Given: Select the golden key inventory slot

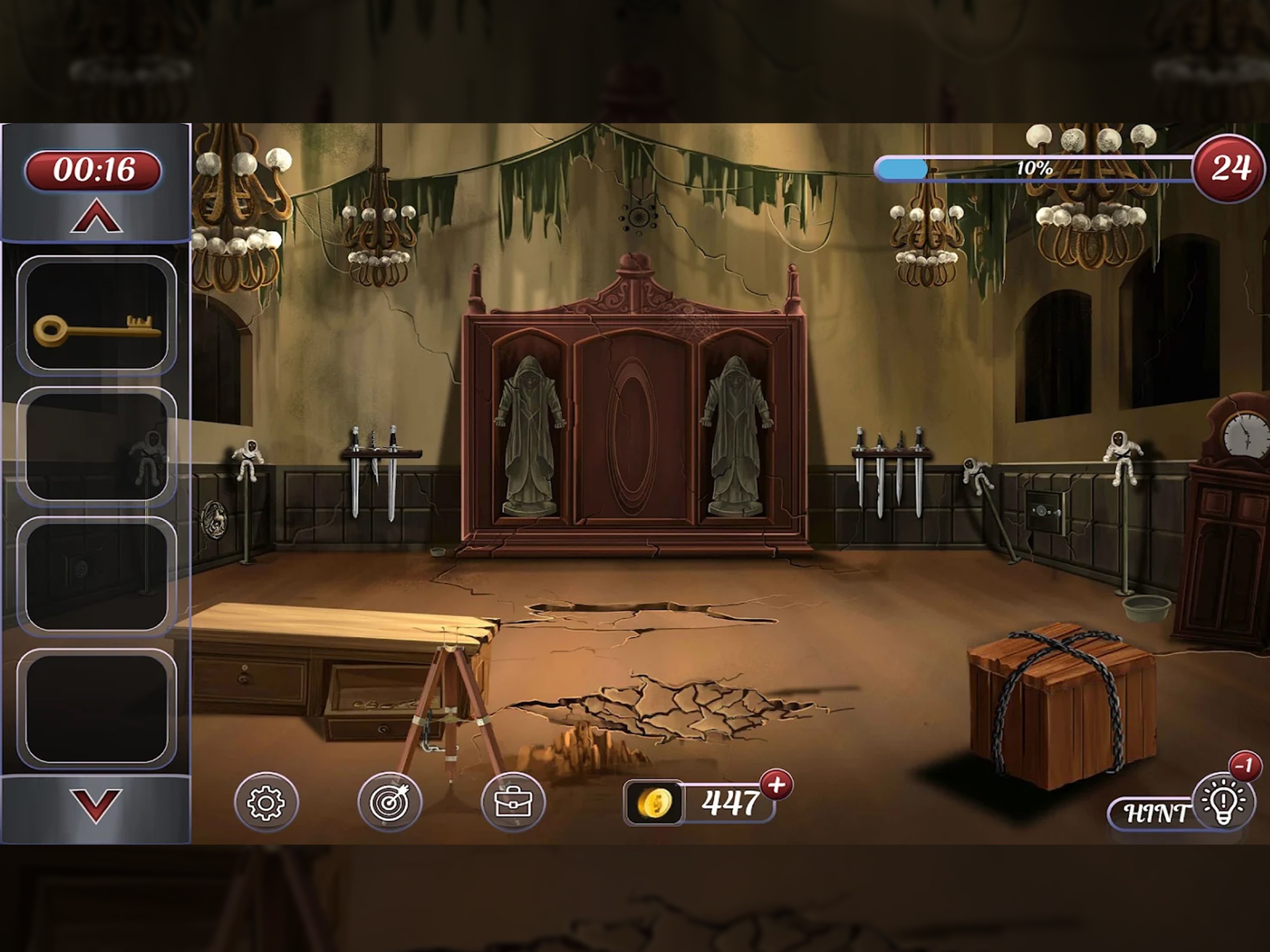Looking at the screenshot, I should pos(96,315).
